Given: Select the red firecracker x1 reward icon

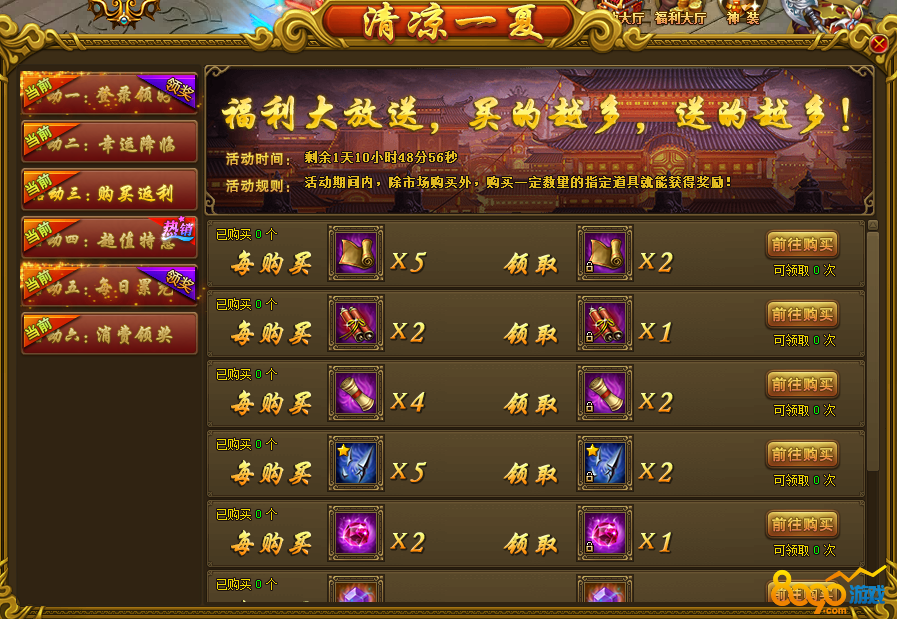Looking at the screenshot, I should click(605, 323).
